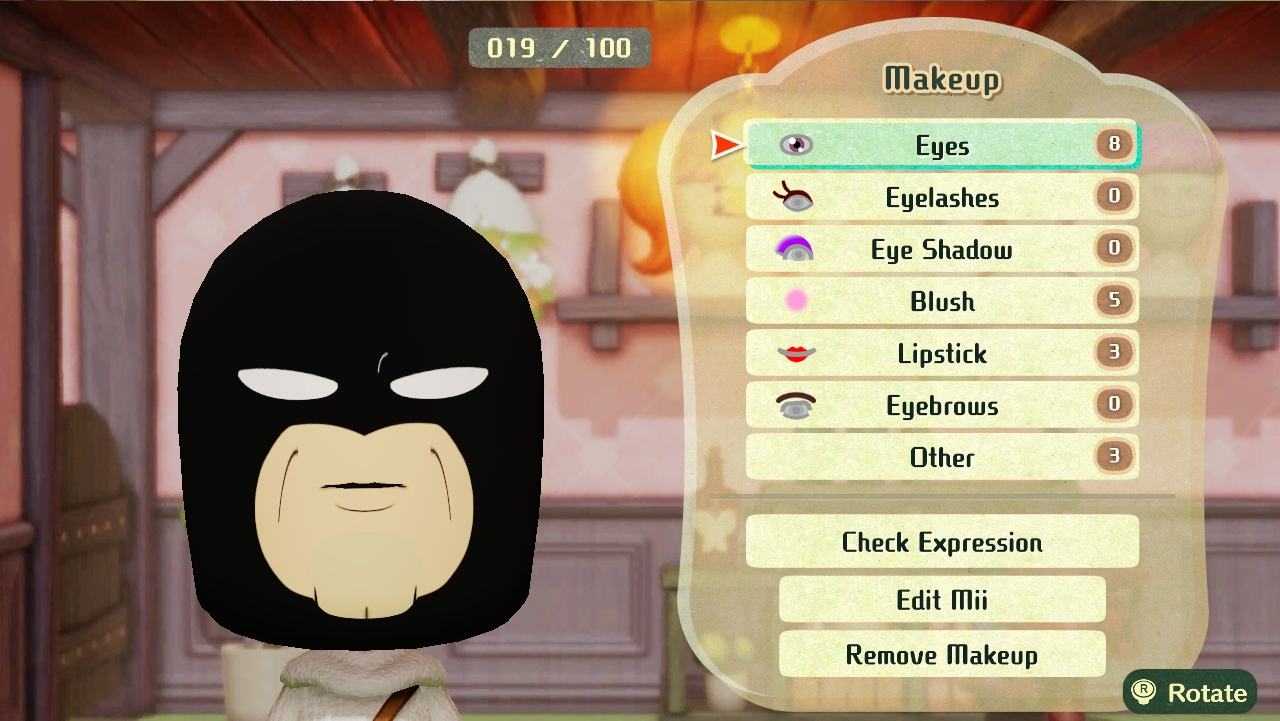Click the red arrow cursor pointer
Image resolution: width=1280 pixels, height=721 pixels.
click(725, 145)
